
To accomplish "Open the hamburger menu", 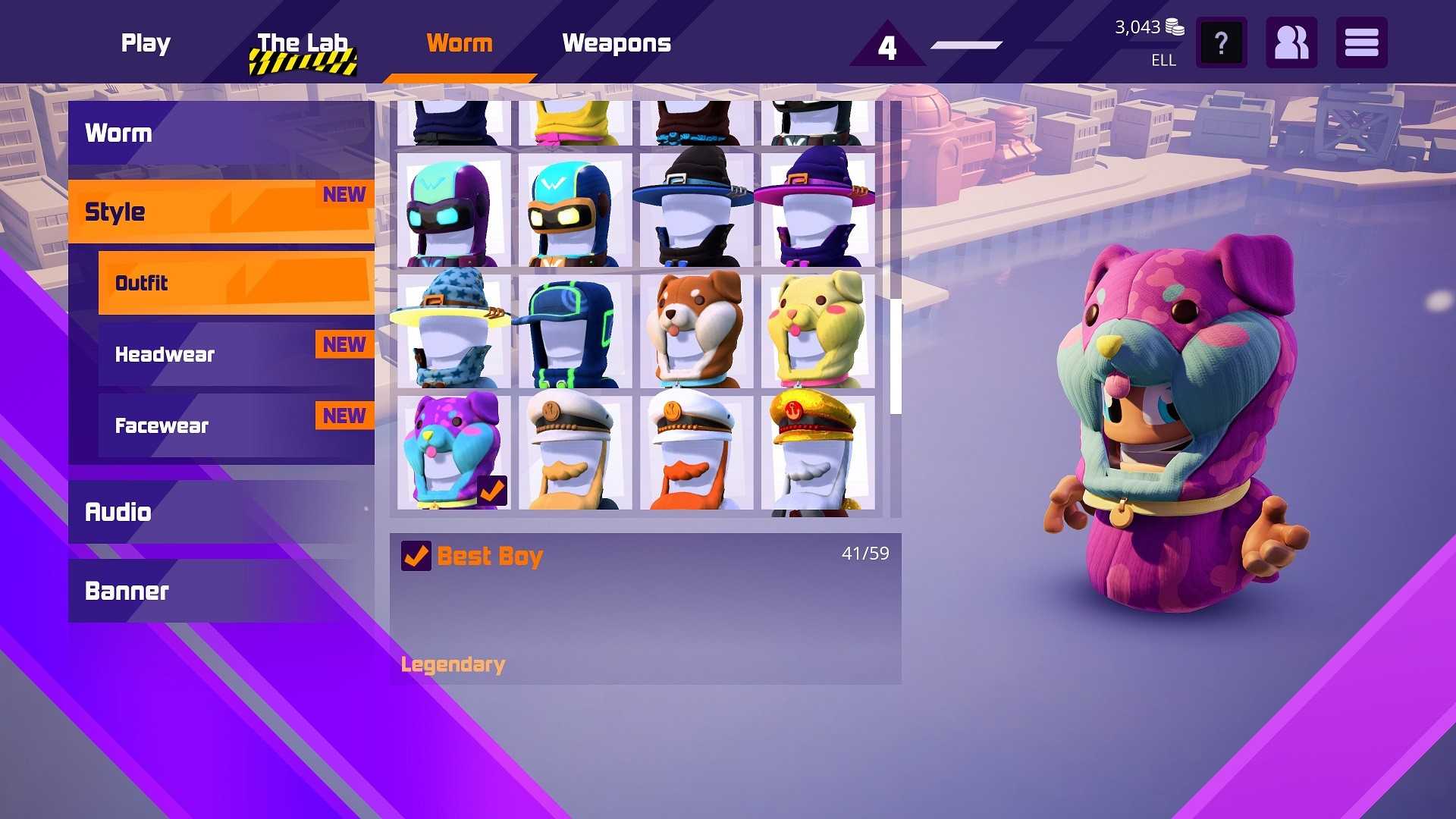I will click(x=1361, y=43).
